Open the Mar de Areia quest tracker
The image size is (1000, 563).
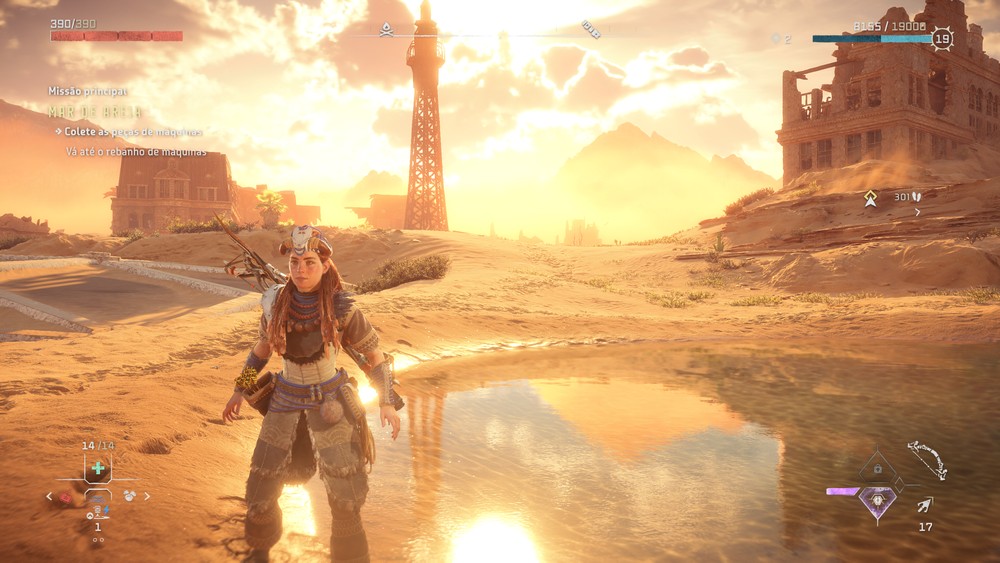(x=96, y=112)
